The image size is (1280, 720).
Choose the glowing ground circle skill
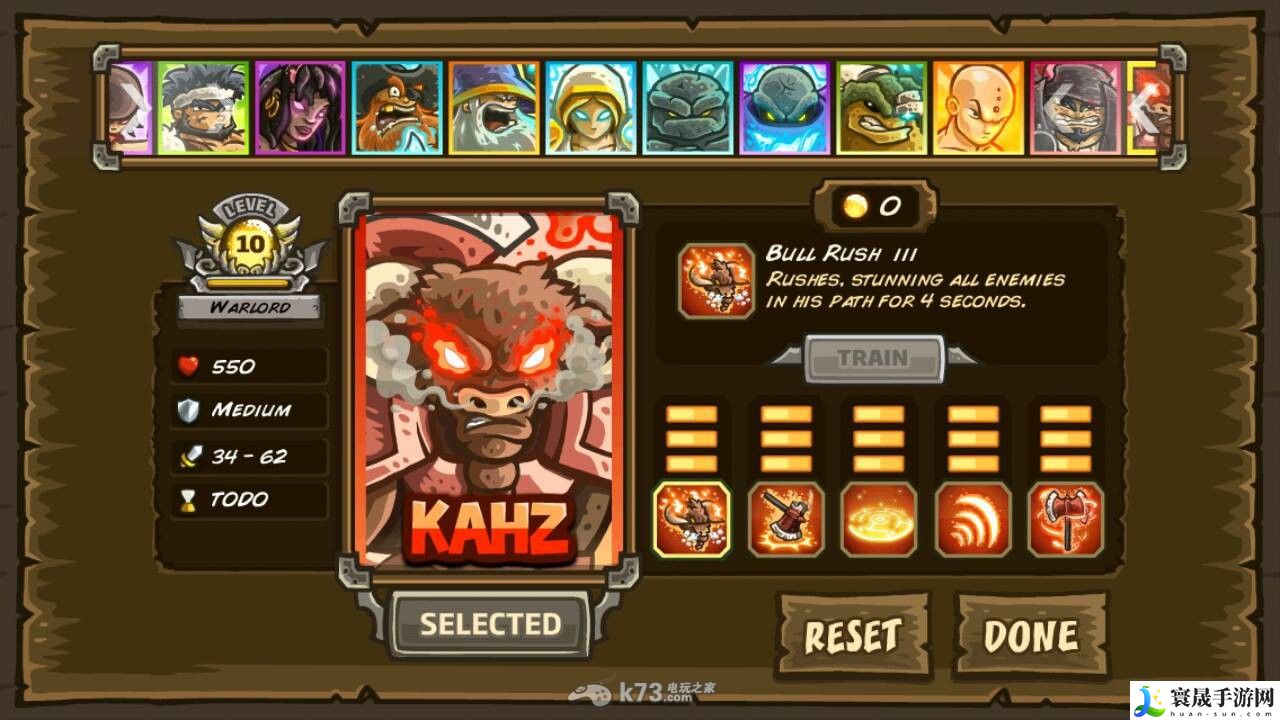coord(879,519)
